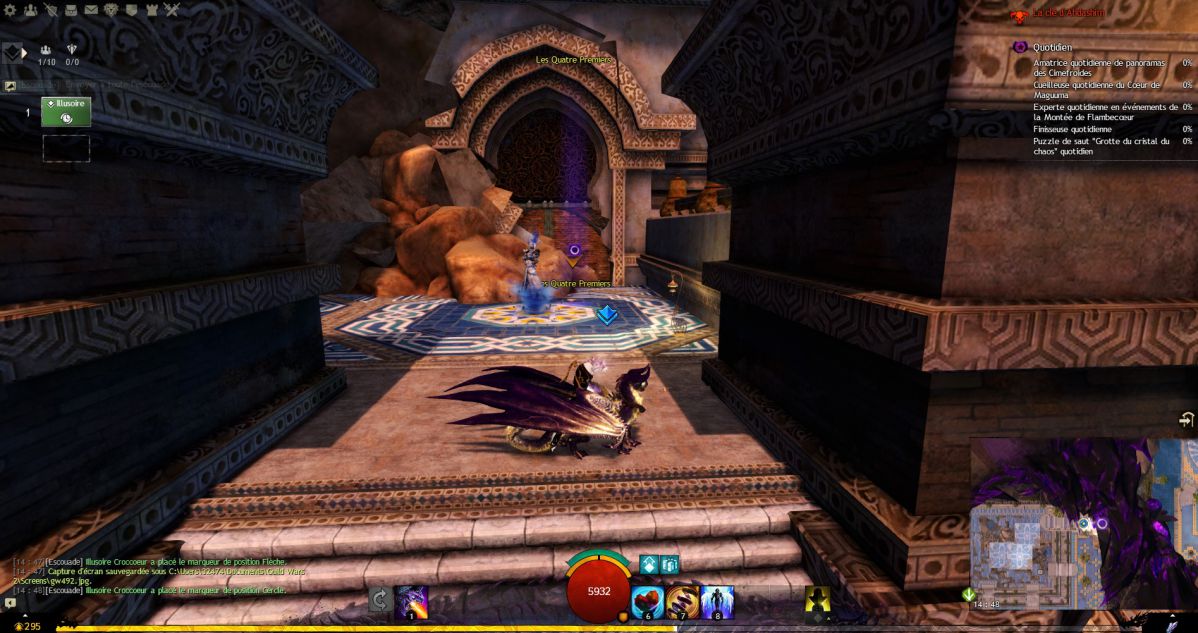Click the grey mount swap arrow
The height and width of the screenshot is (633, 1198).
[x=379, y=600]
